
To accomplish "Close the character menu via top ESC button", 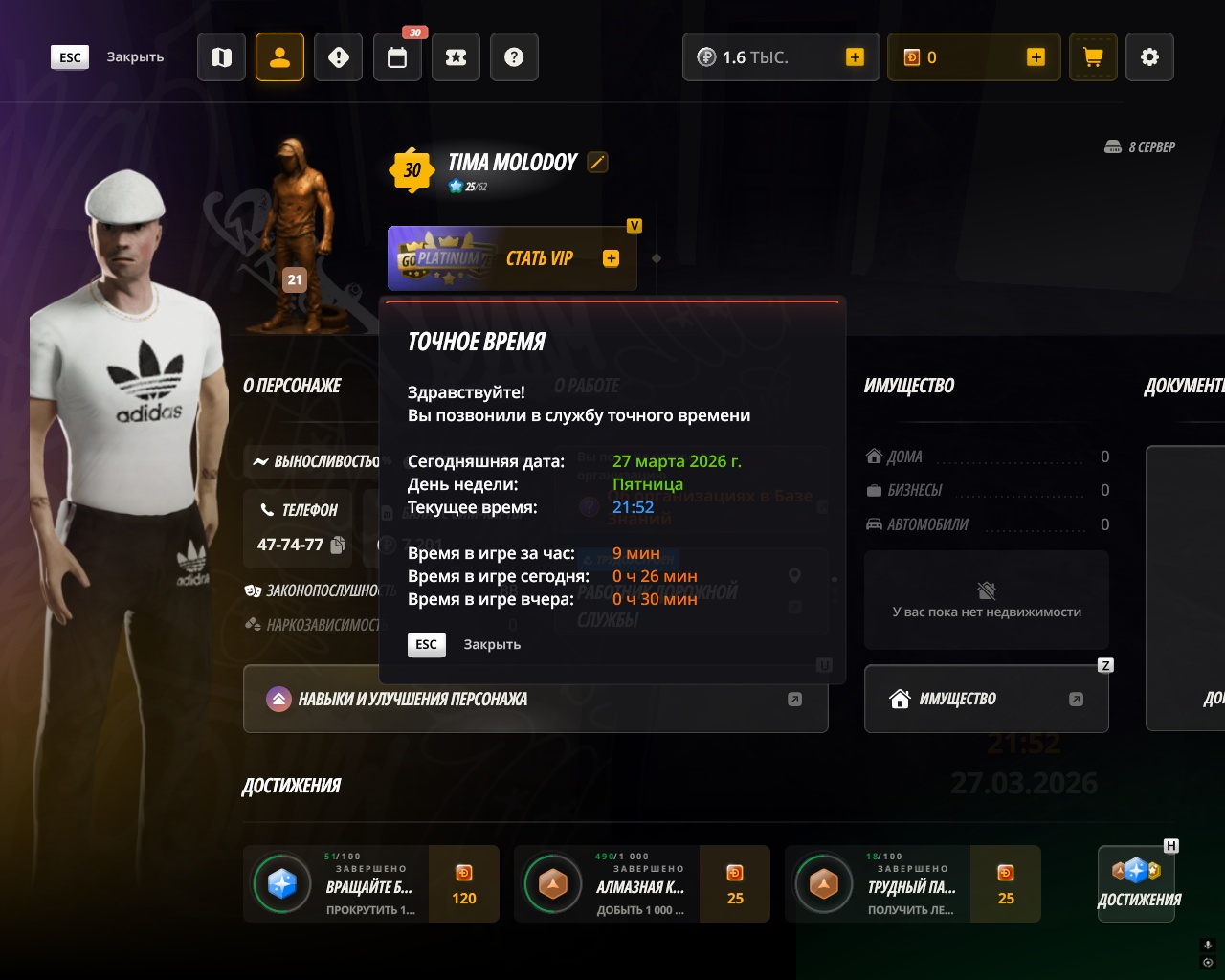I will (x=70, y=57).
